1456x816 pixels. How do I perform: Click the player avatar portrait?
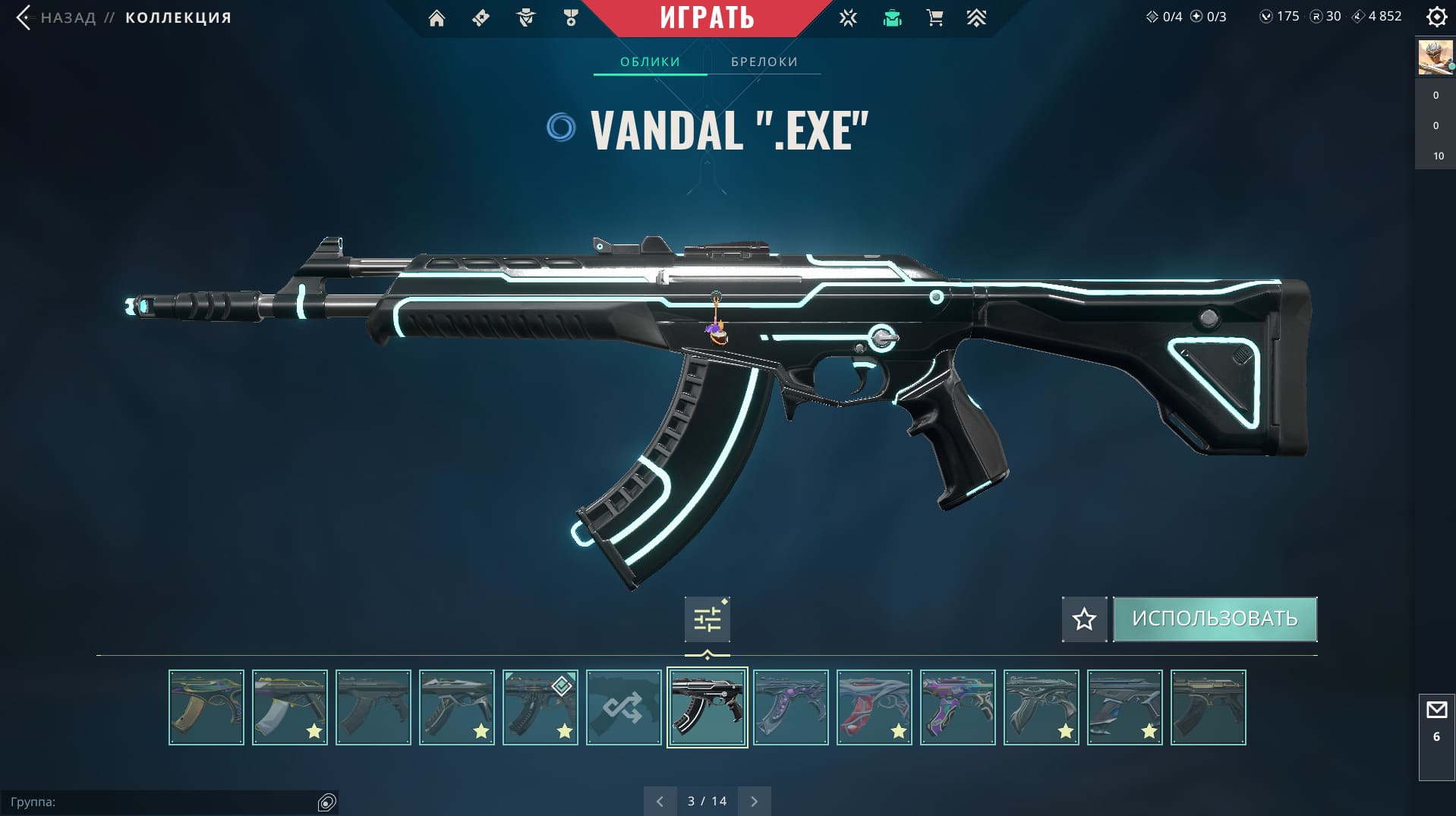[x=1435, y=58]
